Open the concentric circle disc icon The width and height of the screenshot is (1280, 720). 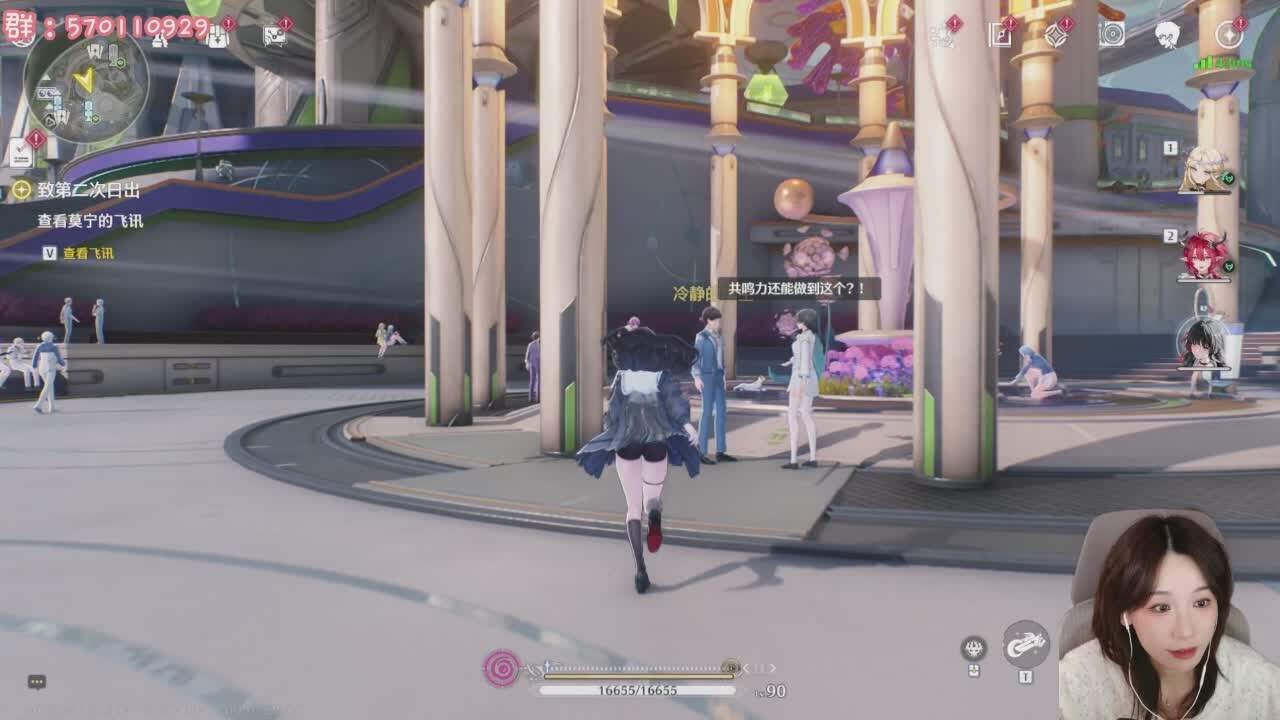point(1111,35)
